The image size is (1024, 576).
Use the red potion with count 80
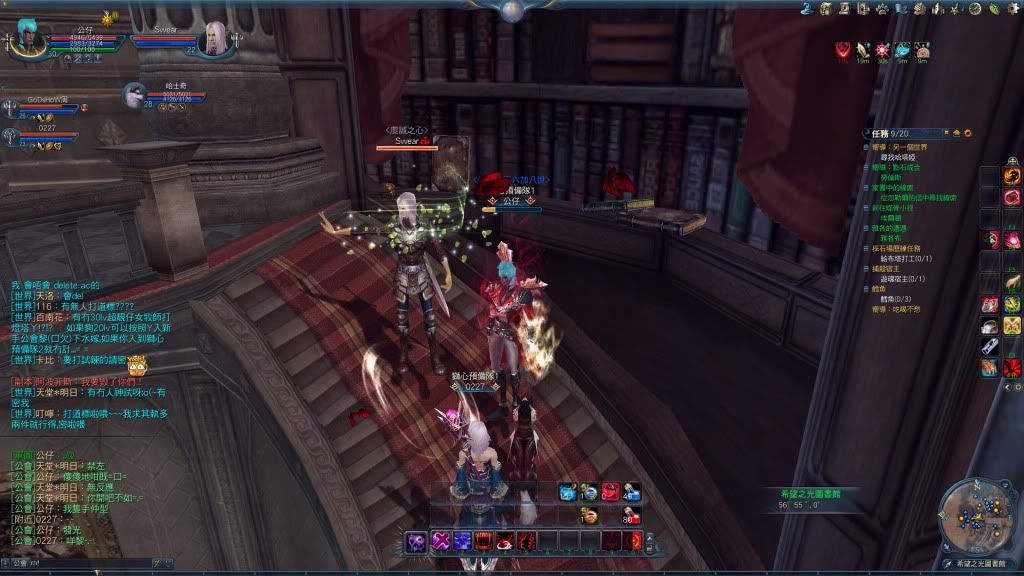click(631, 516)
